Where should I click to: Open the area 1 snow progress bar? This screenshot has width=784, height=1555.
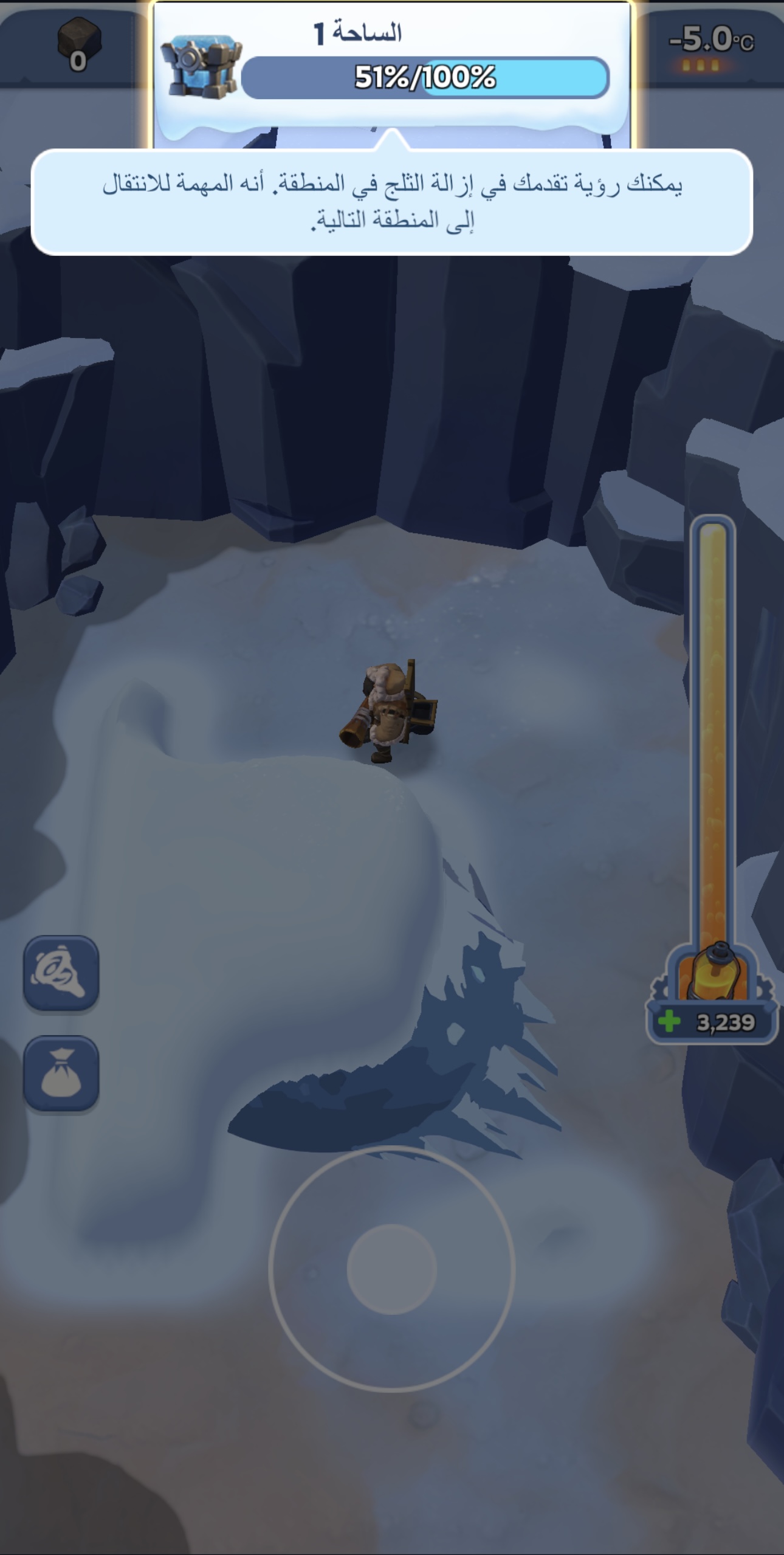(425, 78)
